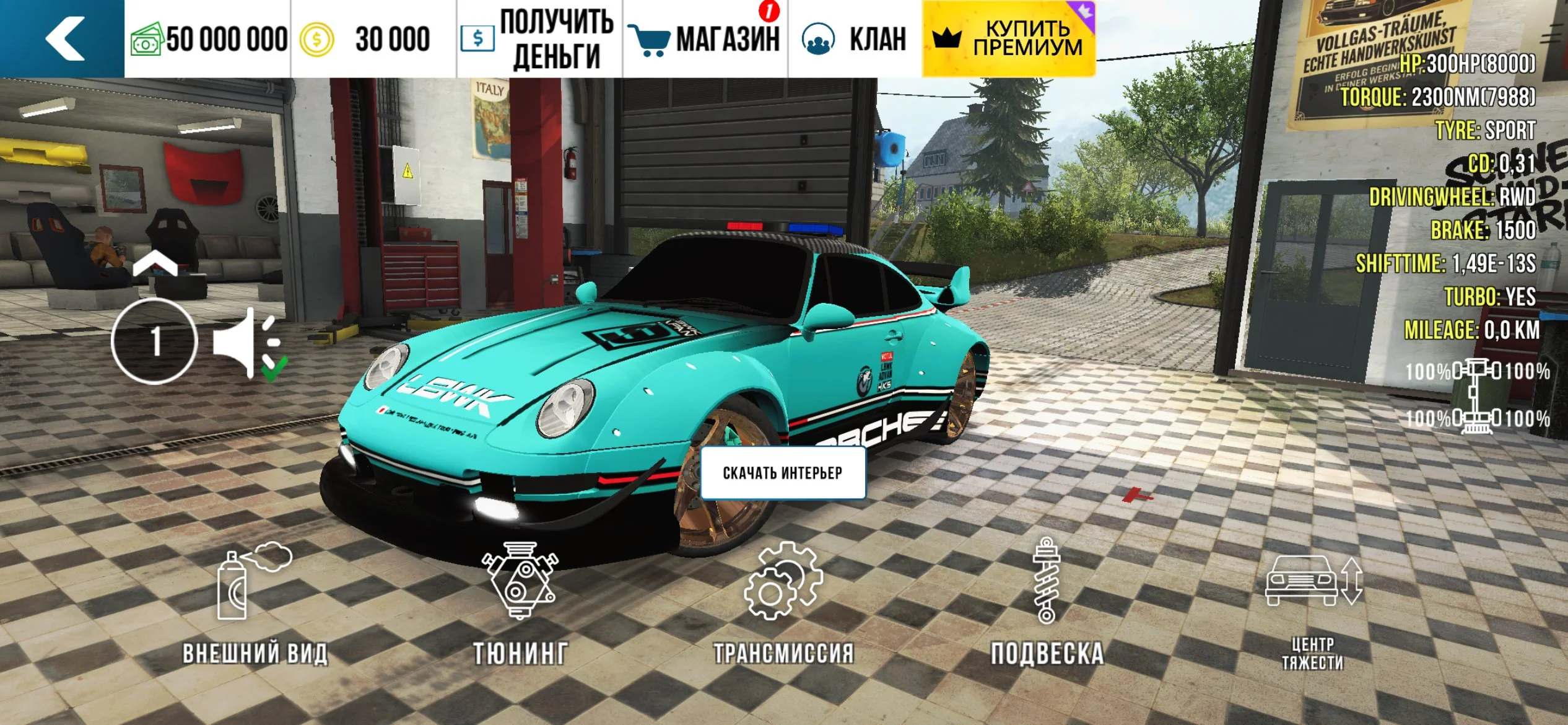
Task: Expand the white up-arrow chevron
Action: coord(155,263)
